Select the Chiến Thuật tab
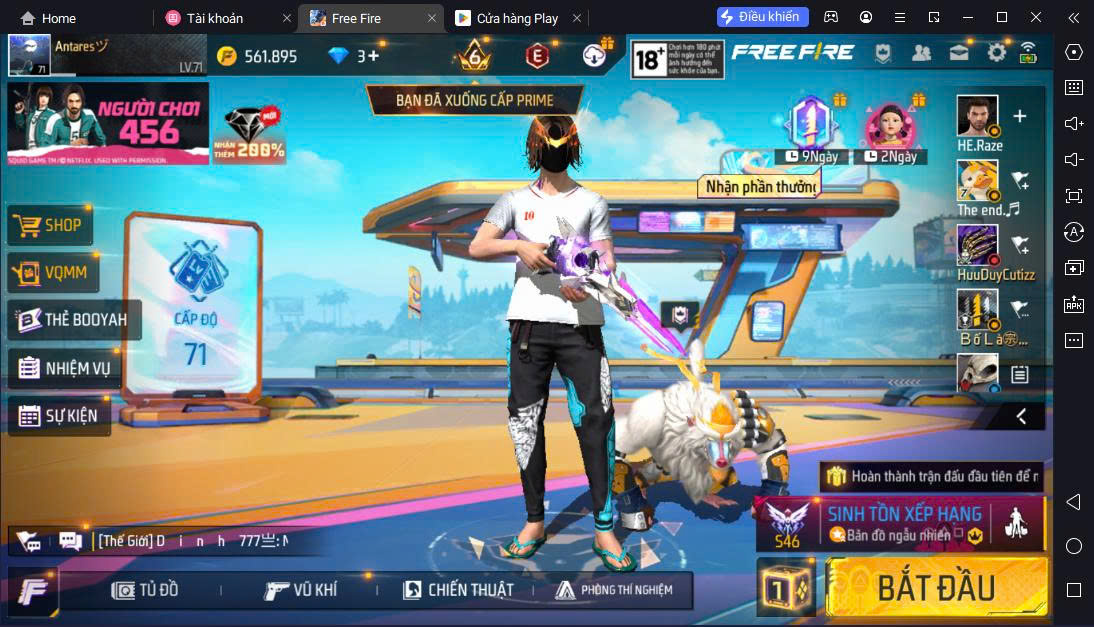1094x627 pixels. 457,590
